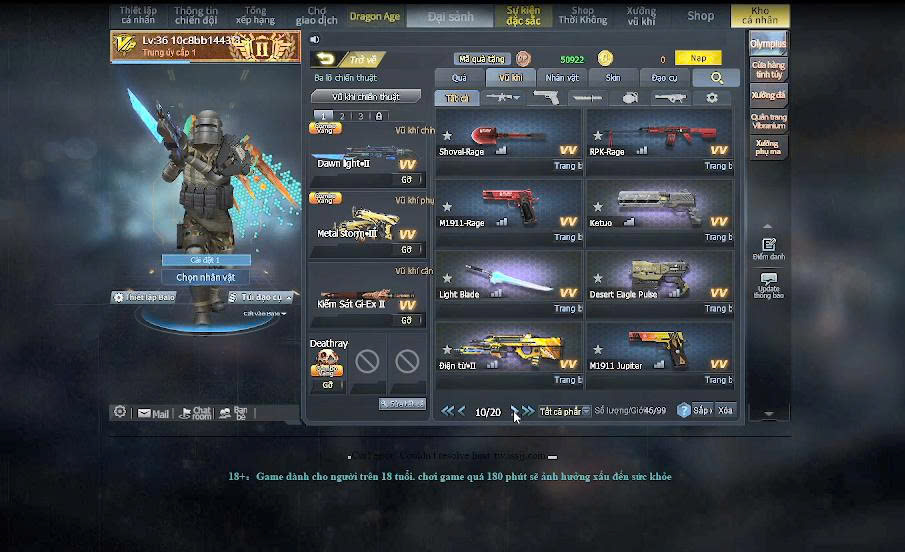The width and height of the screenshot is (905, 552).
Task: Open the Mã quà tặng gift code
Action: click(482, 59)
